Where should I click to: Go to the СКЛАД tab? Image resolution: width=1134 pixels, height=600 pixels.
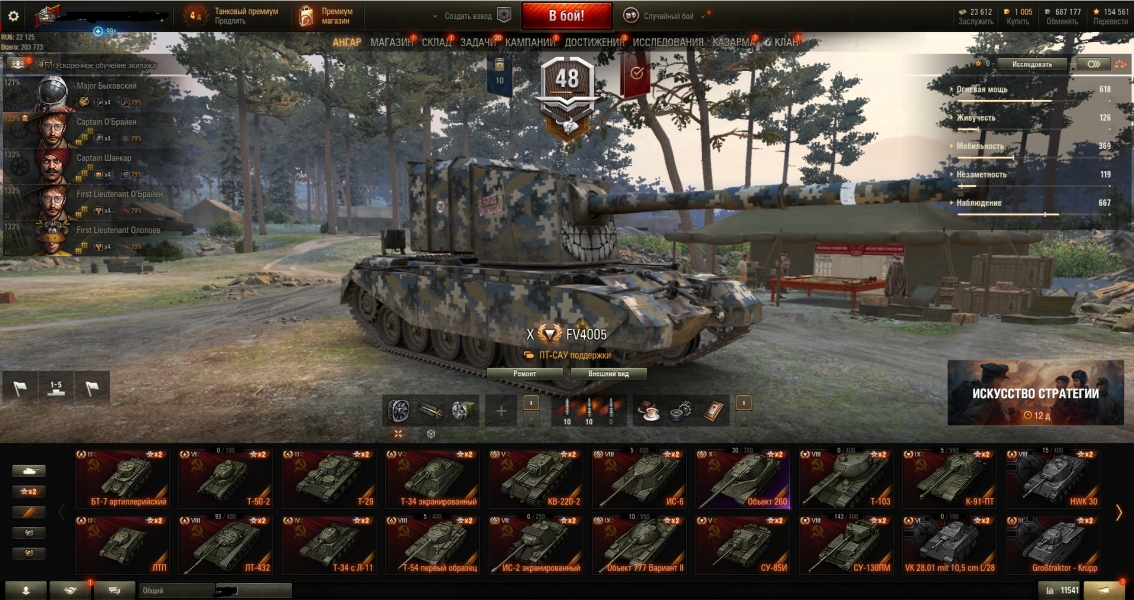click(x=436, y=42)
